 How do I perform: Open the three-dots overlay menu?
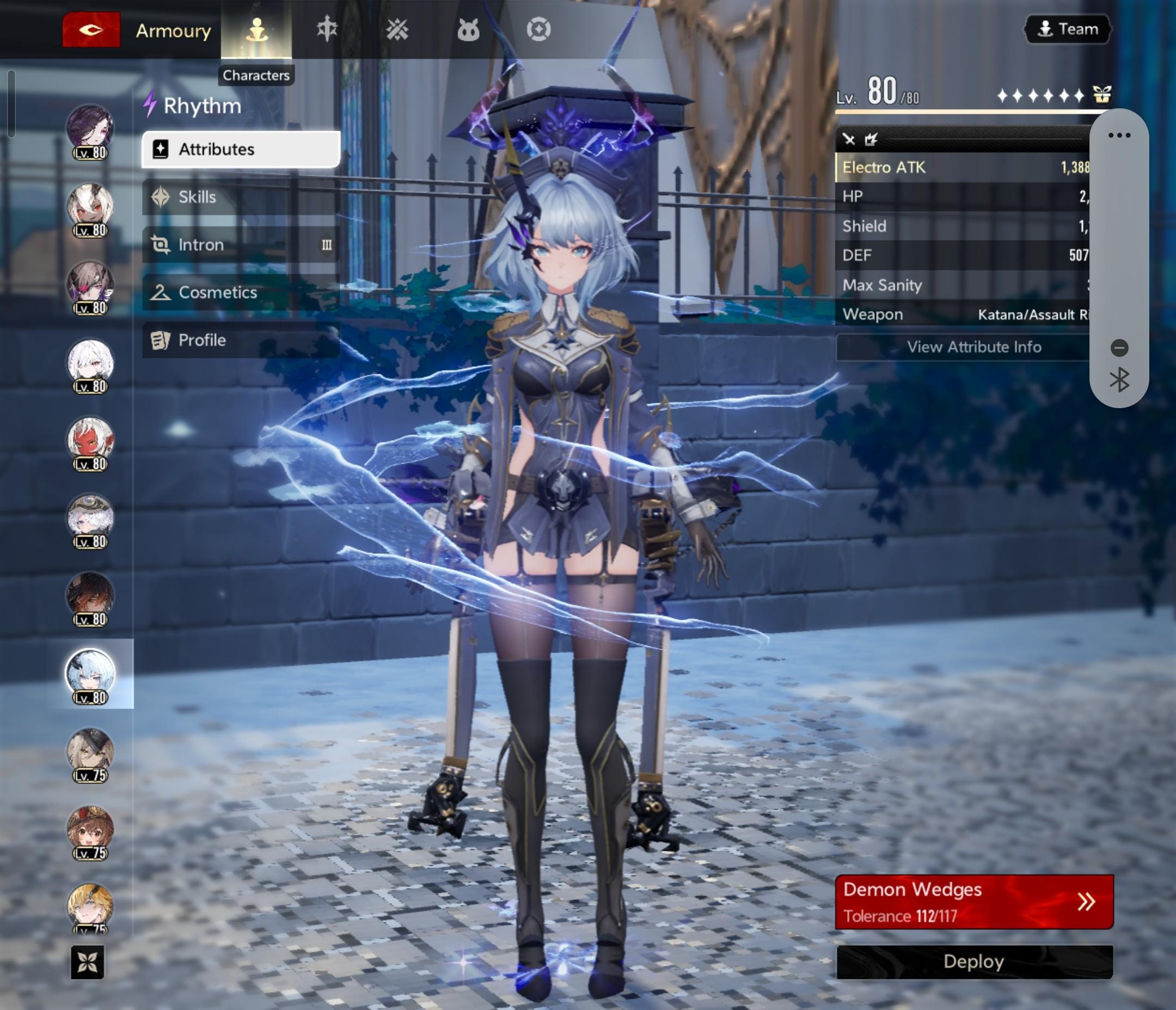[1119, 135]
